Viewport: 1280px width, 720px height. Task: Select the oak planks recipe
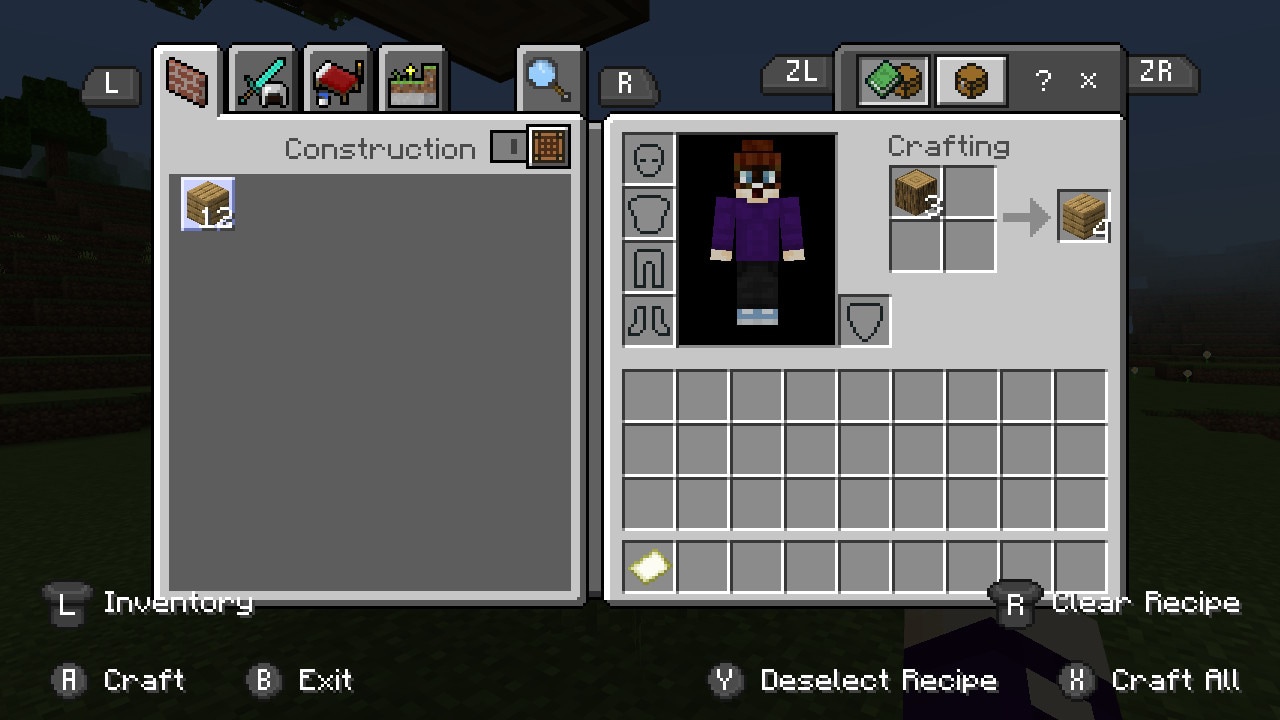click(208, 204)
